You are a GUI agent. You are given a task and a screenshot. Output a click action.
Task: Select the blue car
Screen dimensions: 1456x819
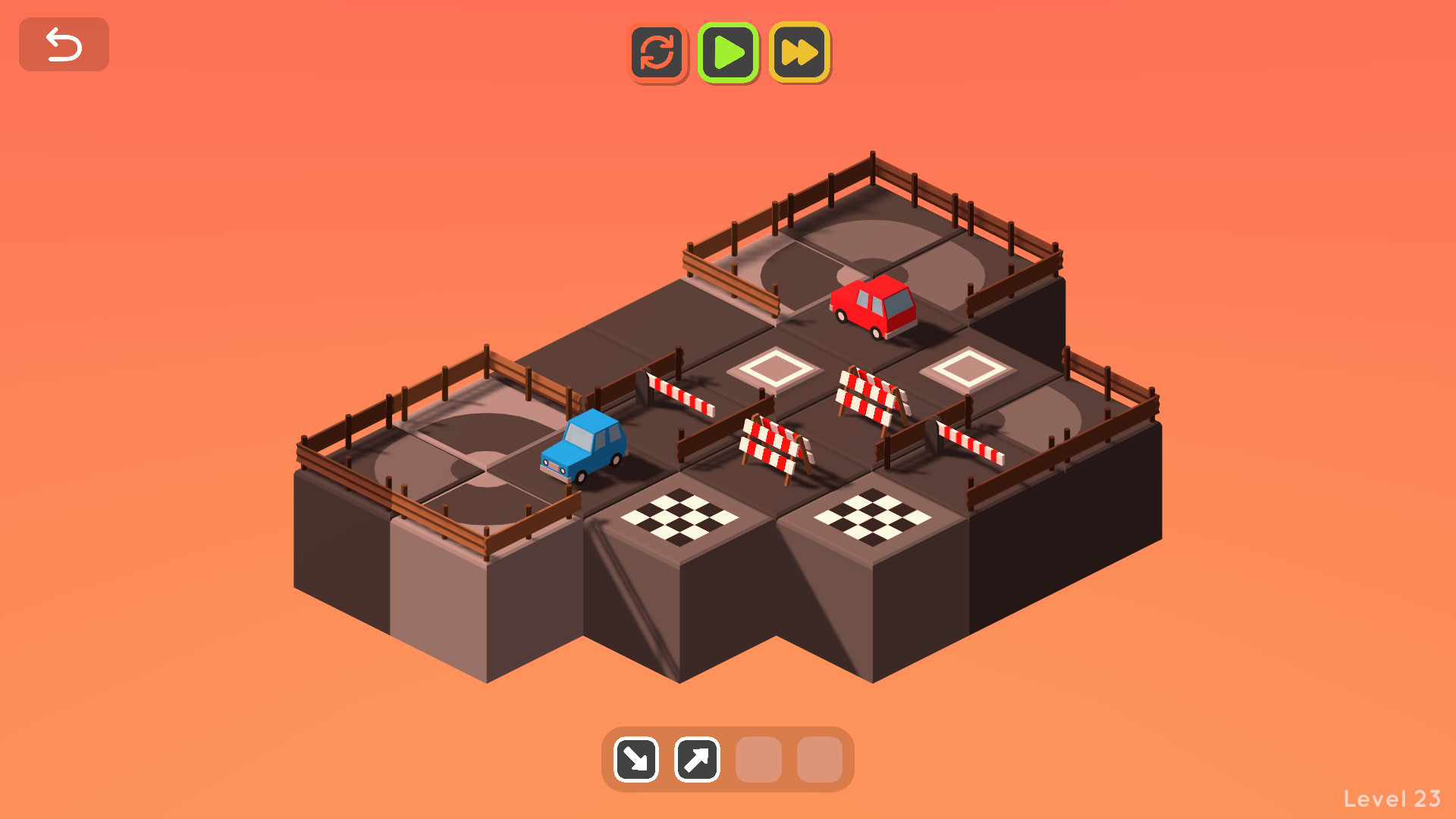(584, 447)
